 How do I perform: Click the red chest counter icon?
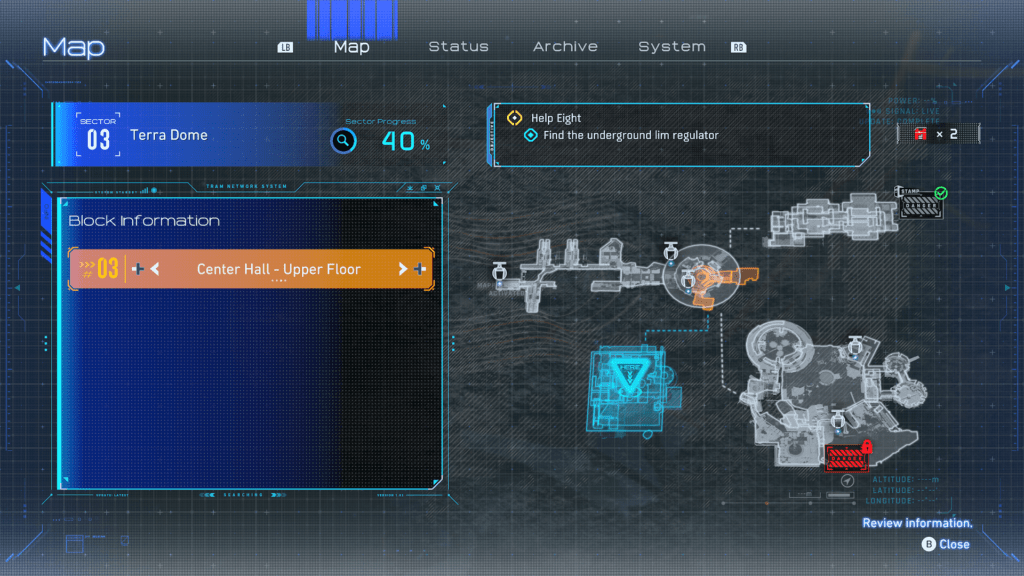tap(920, 134)
